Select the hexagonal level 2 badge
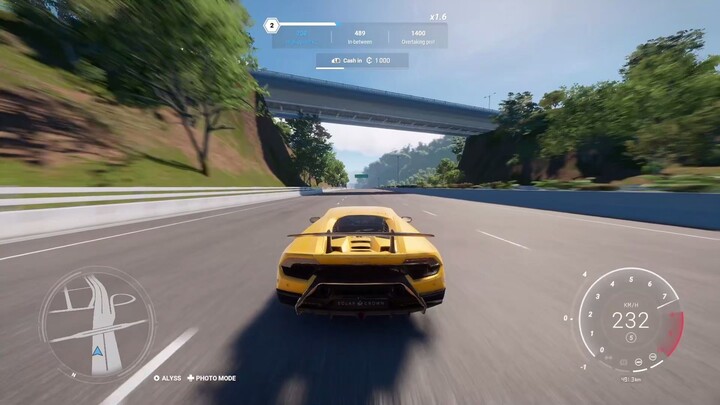The height and width of the screenshot is (405, 720). coord(272,24)
